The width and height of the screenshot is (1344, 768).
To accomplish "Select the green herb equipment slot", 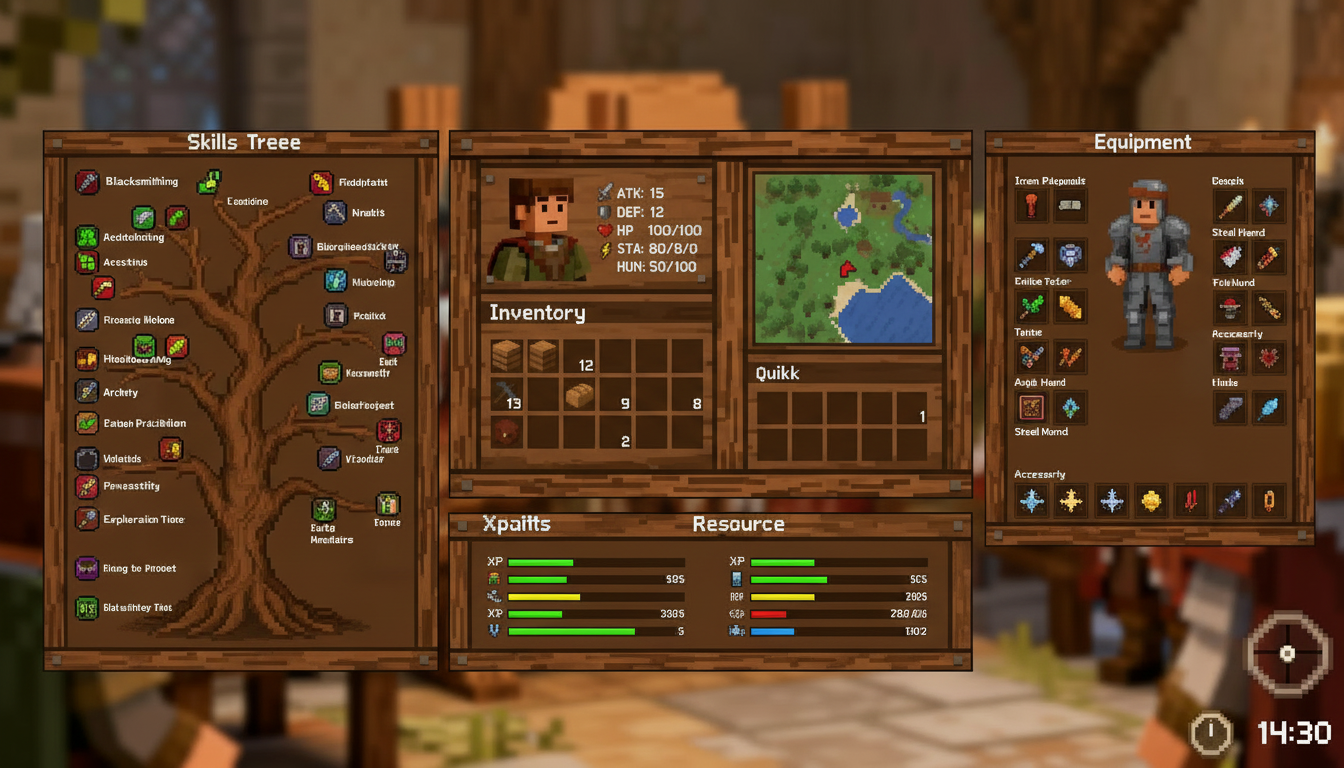I will point(1032,307).
